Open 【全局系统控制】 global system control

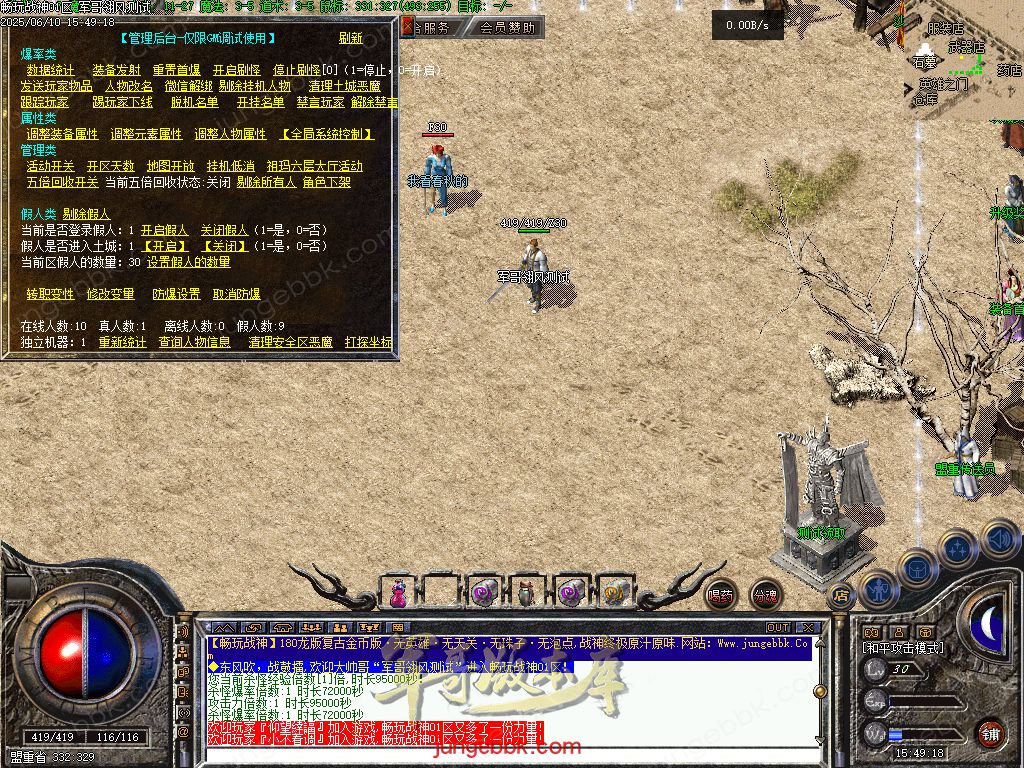pos(327,134)
